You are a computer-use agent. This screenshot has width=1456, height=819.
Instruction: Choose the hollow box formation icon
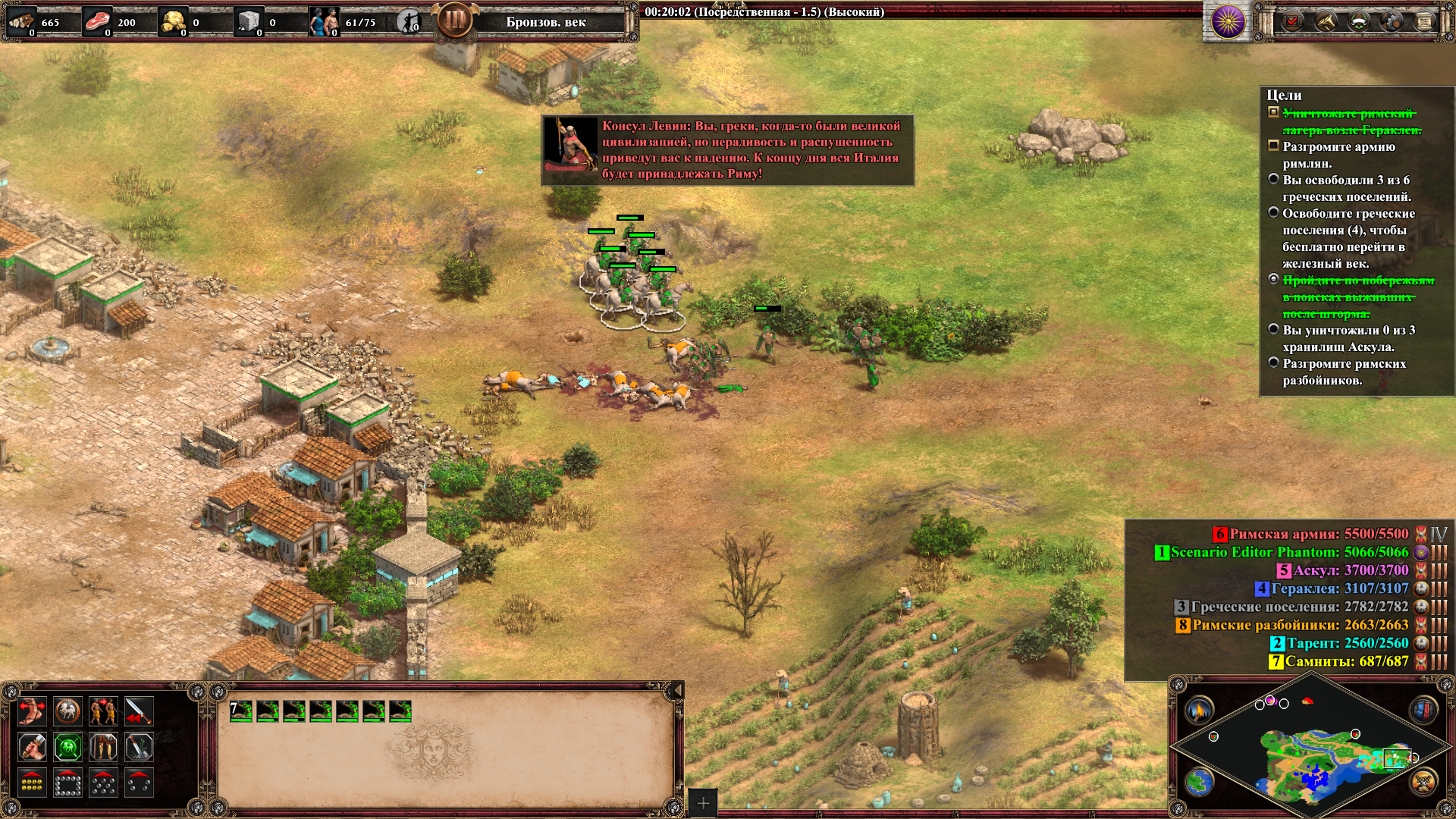pos(67,783)
